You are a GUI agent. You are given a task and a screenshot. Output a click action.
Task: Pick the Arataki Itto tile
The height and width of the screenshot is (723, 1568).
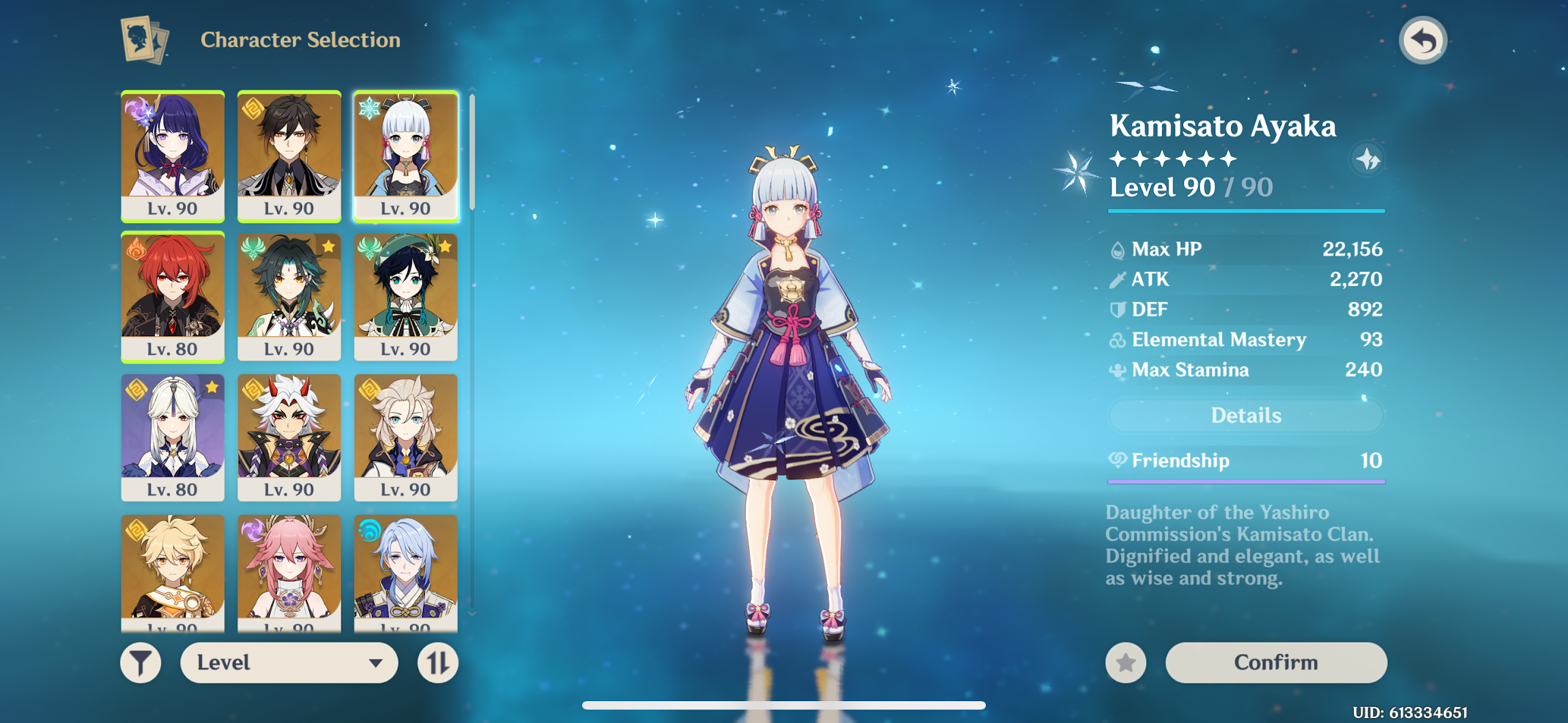(x=289, y=437)
